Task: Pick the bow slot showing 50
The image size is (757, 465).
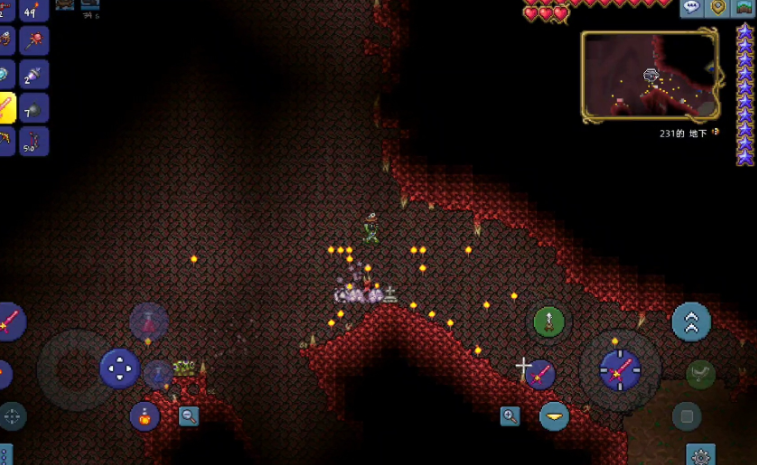Action: click(33, 139)
